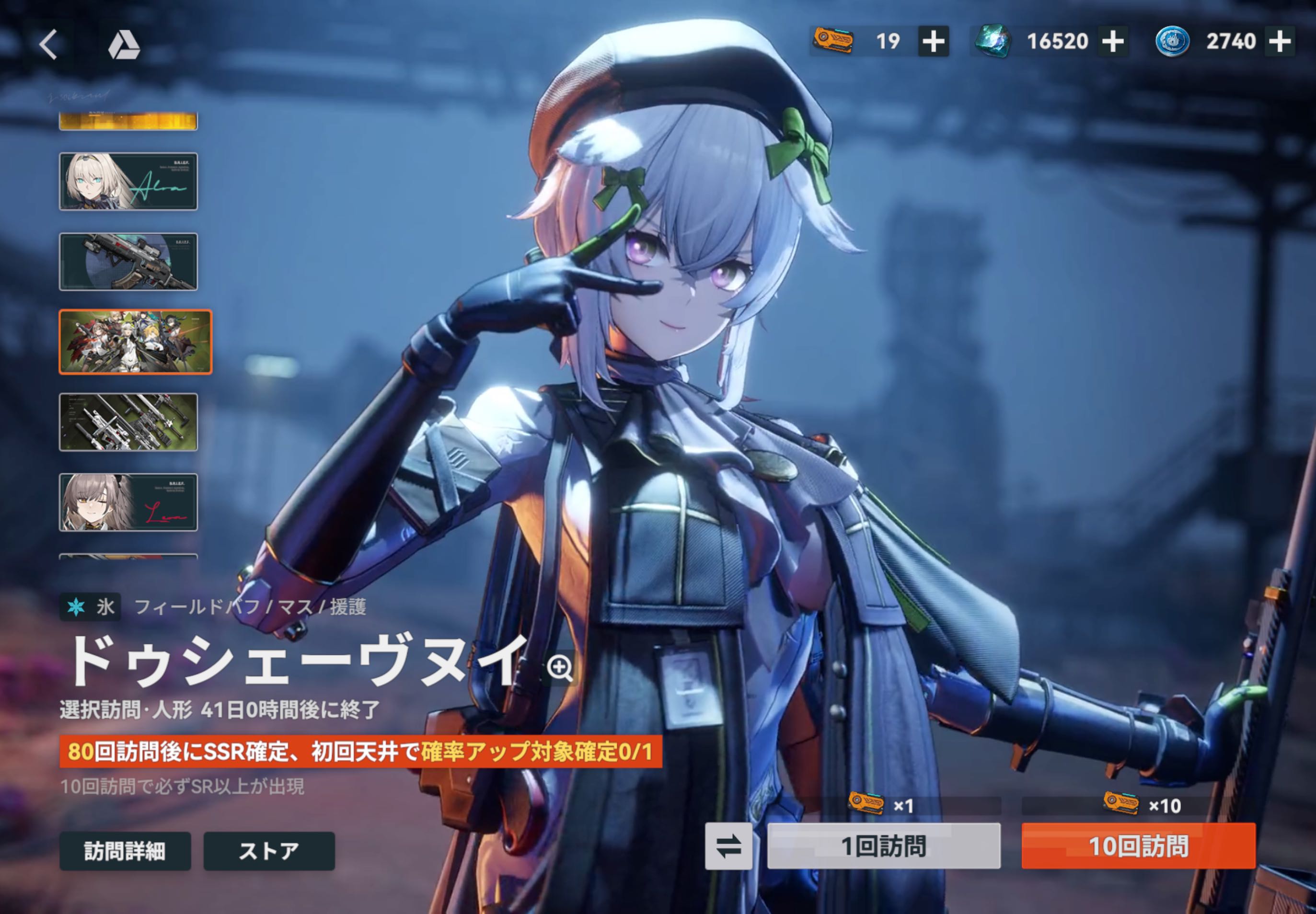The width and height of the screenshot is (1316, 914).
Task: Select the single rifle weapon banner
Action: 128,262
